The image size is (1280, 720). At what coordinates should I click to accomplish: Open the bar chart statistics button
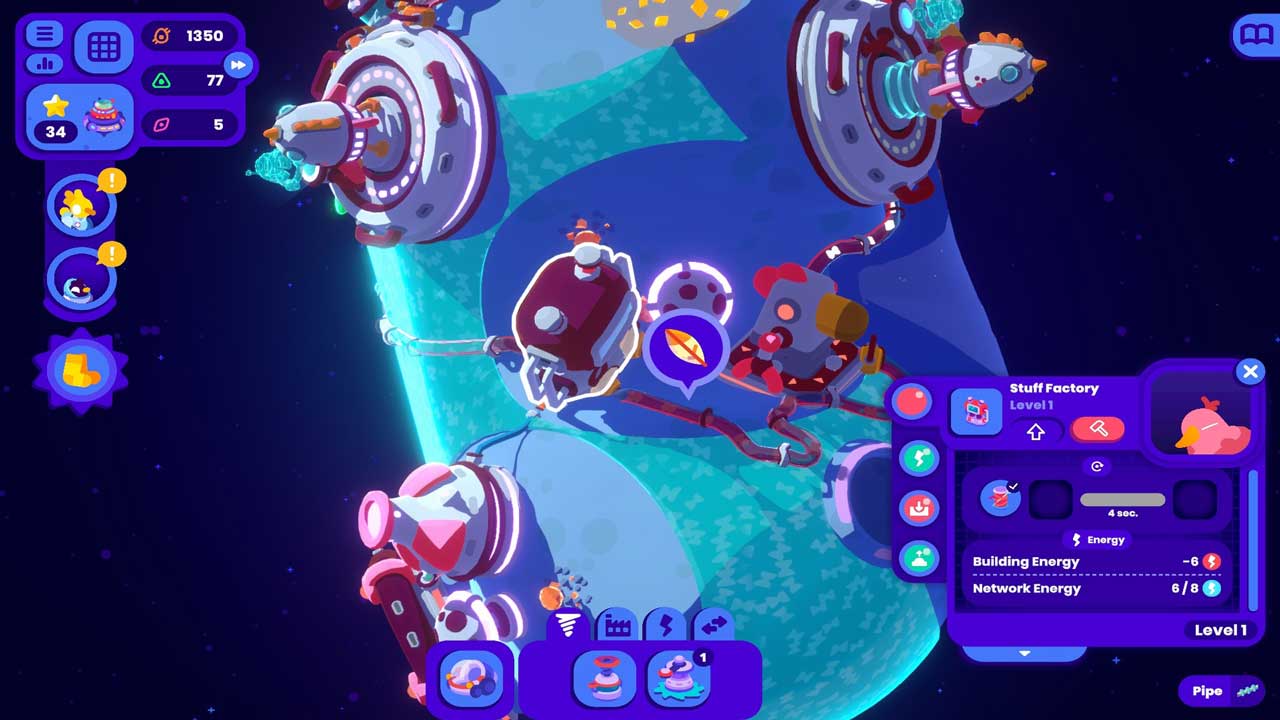coord(44,64)
